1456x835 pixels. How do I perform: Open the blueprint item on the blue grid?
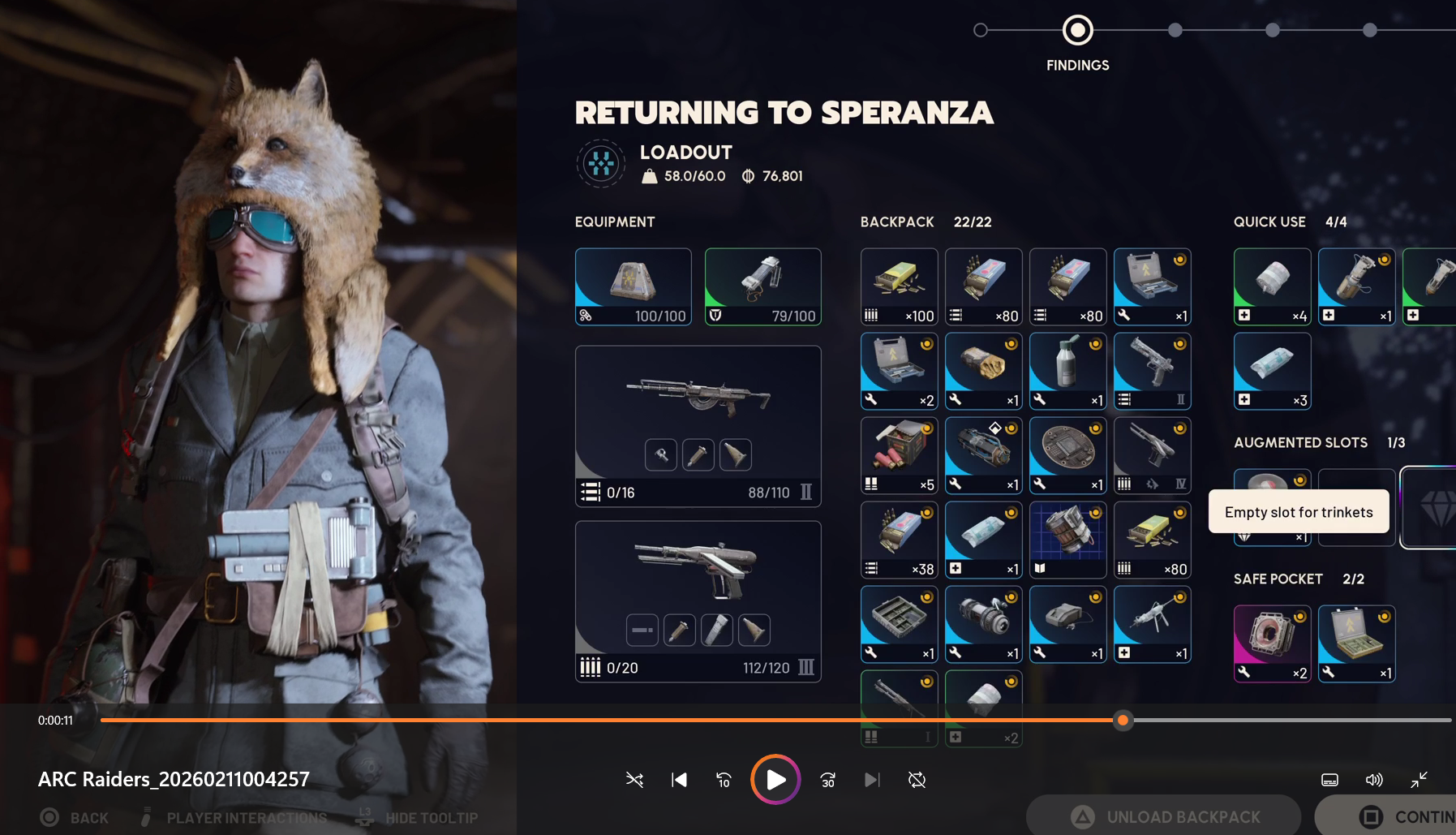click(x=1067, y=540)
